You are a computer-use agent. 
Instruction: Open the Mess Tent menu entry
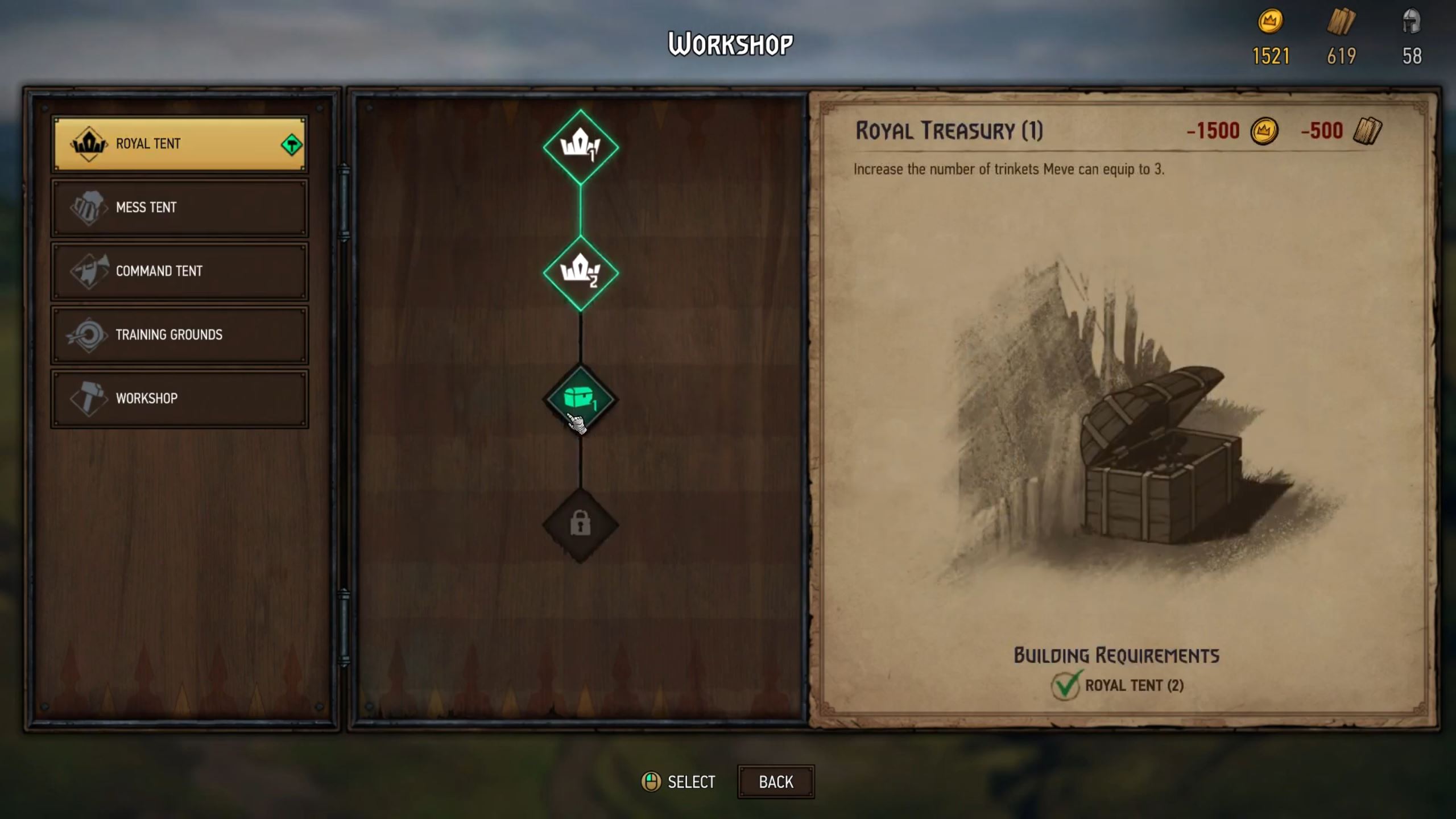(179, 206)
